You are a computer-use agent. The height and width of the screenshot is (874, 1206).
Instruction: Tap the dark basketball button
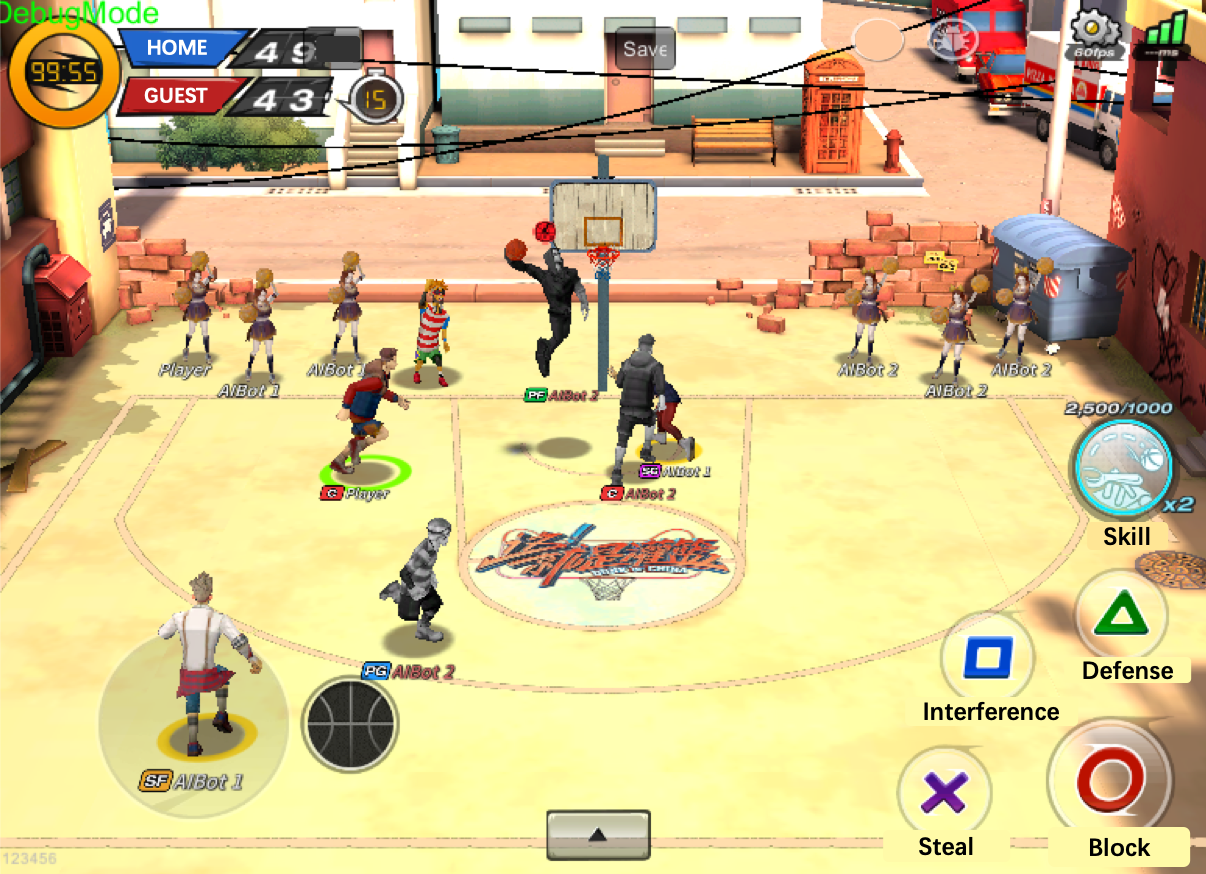350,724
